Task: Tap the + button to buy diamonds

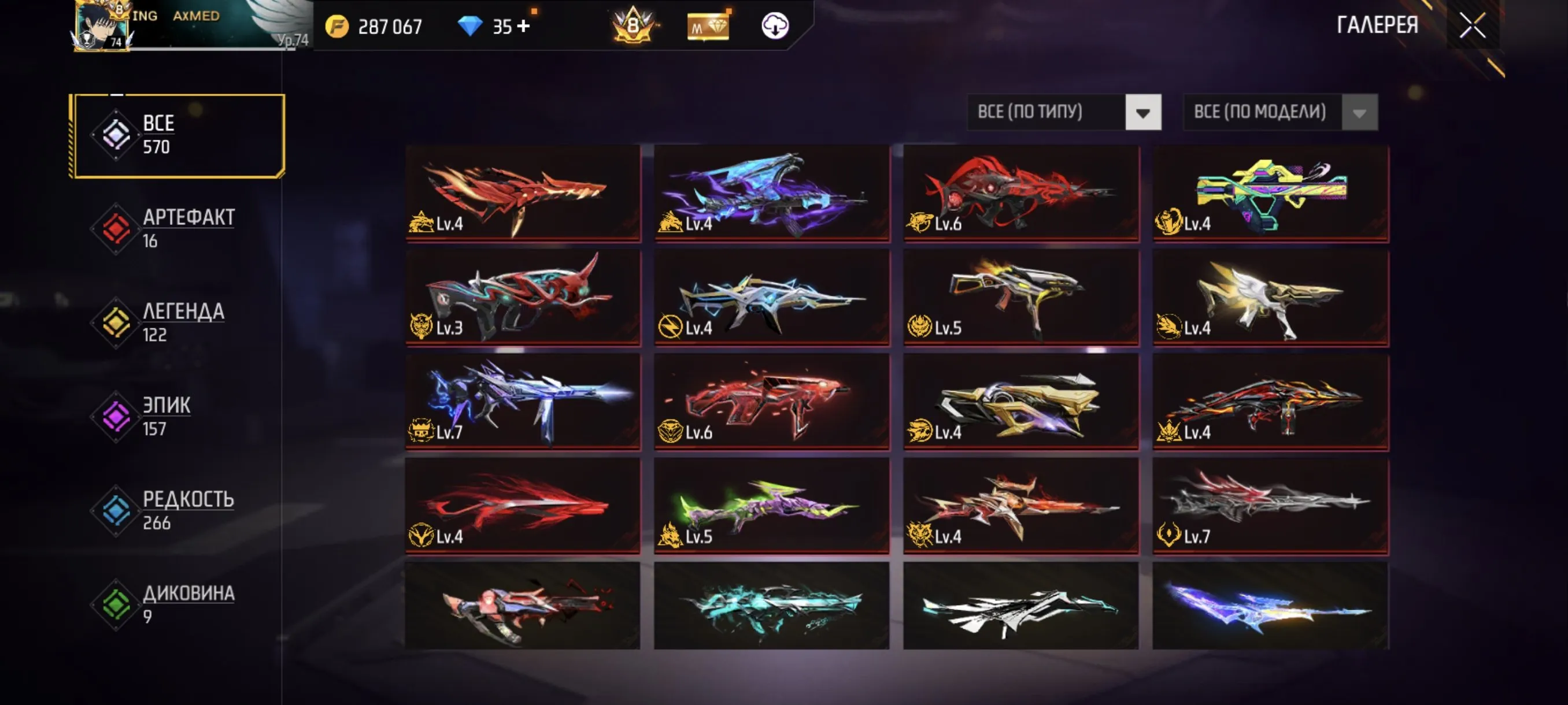Action: [x=525, y=25]
